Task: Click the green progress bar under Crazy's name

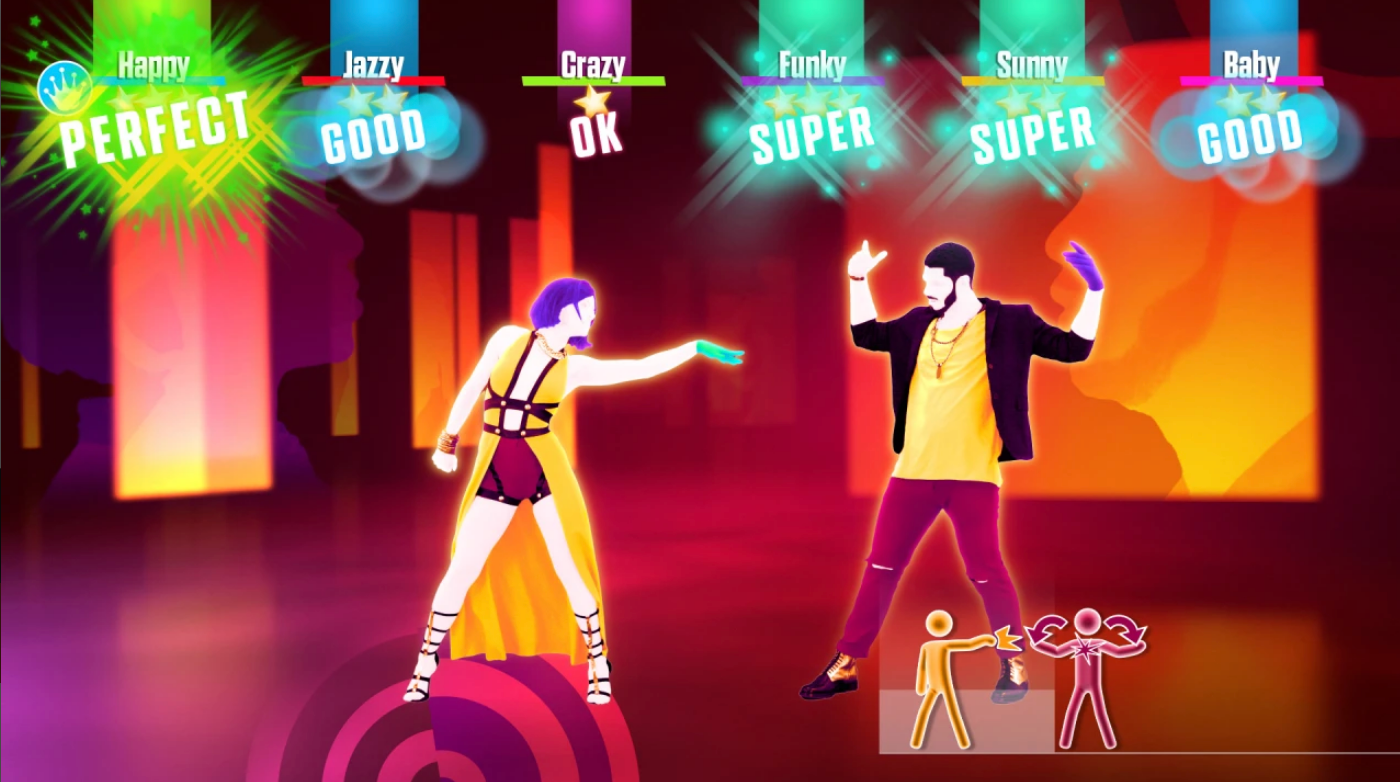Action: coord(592,80)
